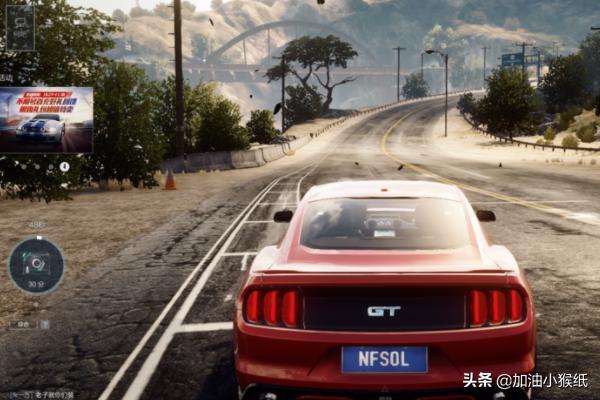
Task: Click the round icon below the banner
Action: 64,167
